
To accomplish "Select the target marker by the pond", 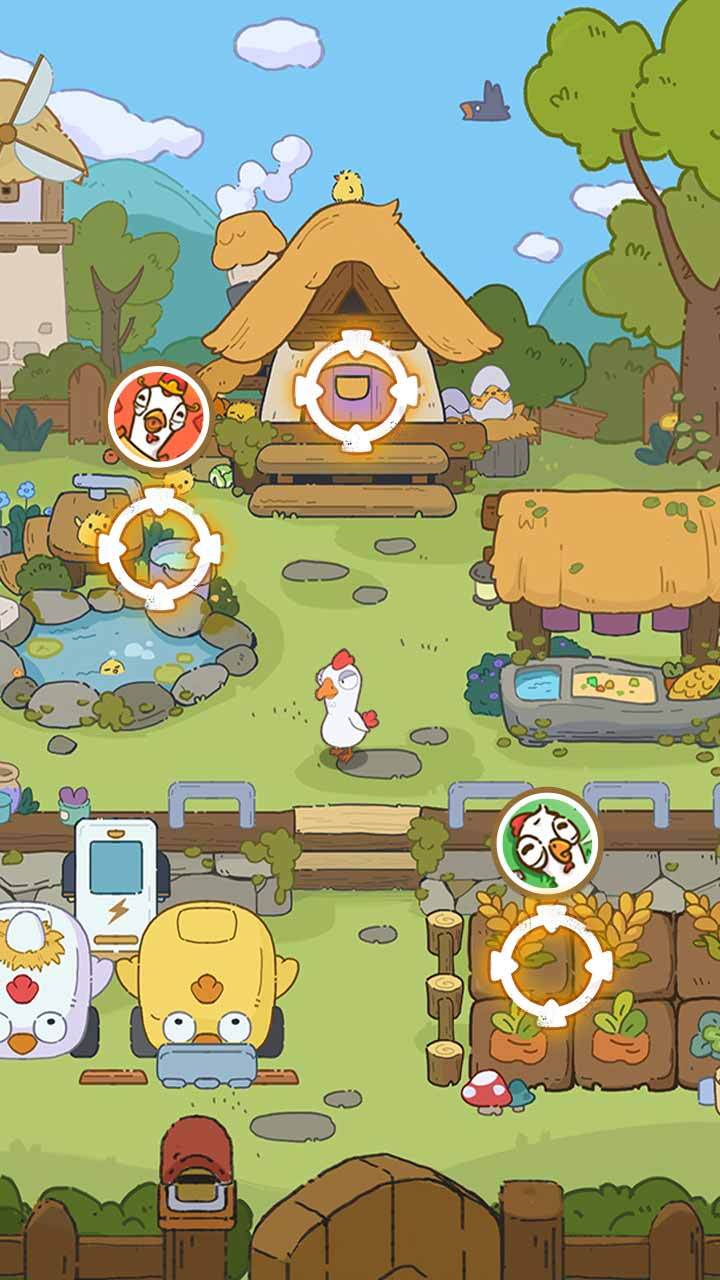I will click(160, 546).
